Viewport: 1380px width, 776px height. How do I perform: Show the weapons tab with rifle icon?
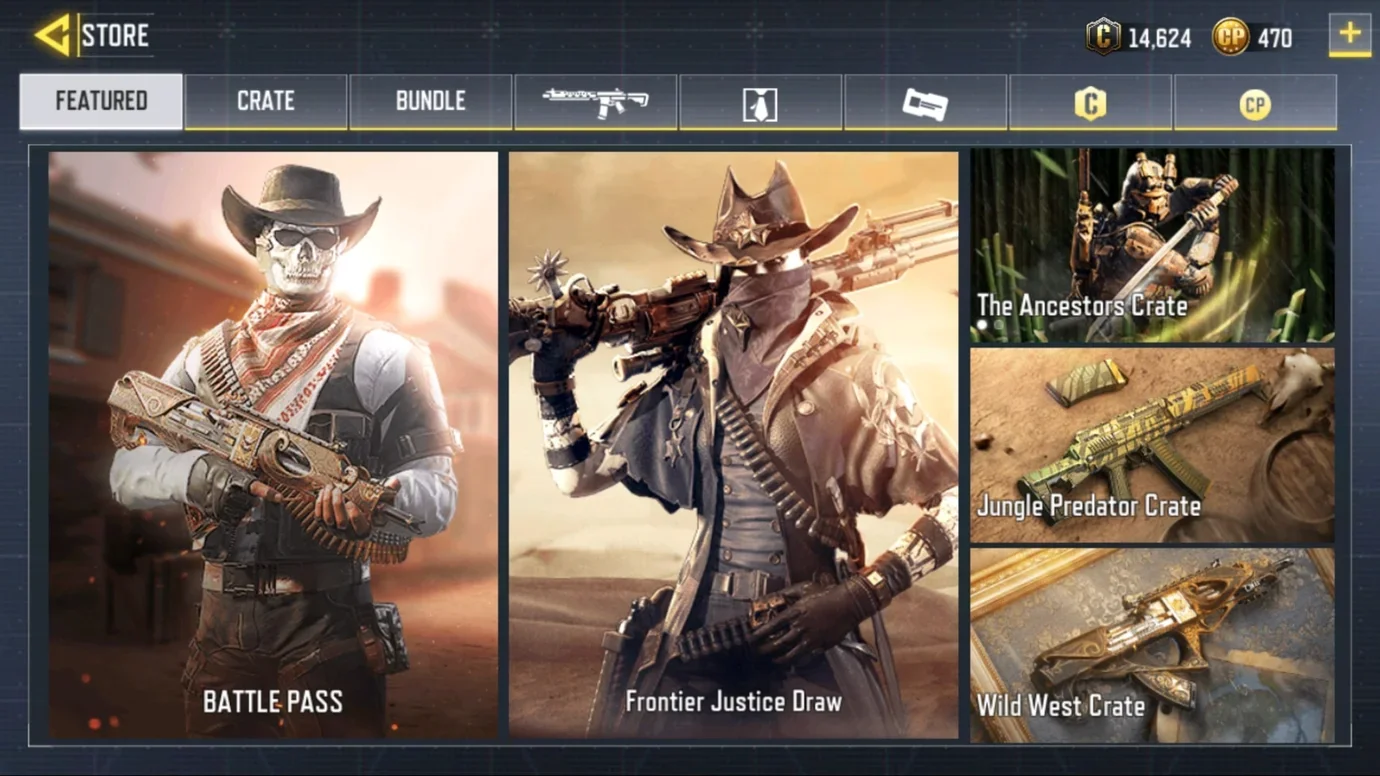pos(596,101)
